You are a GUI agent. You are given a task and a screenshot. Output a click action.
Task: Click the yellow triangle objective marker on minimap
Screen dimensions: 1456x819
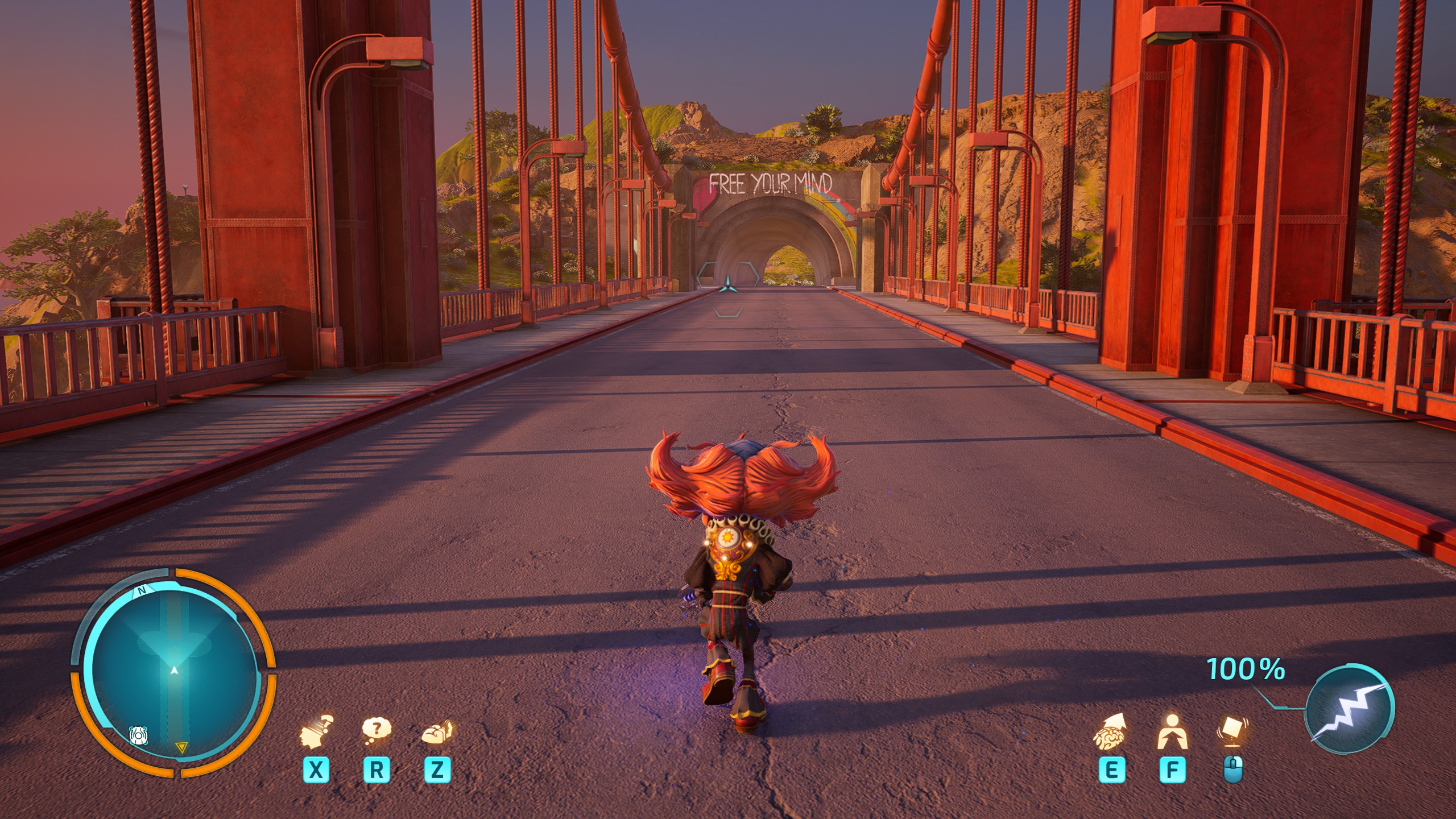(181, 747)
